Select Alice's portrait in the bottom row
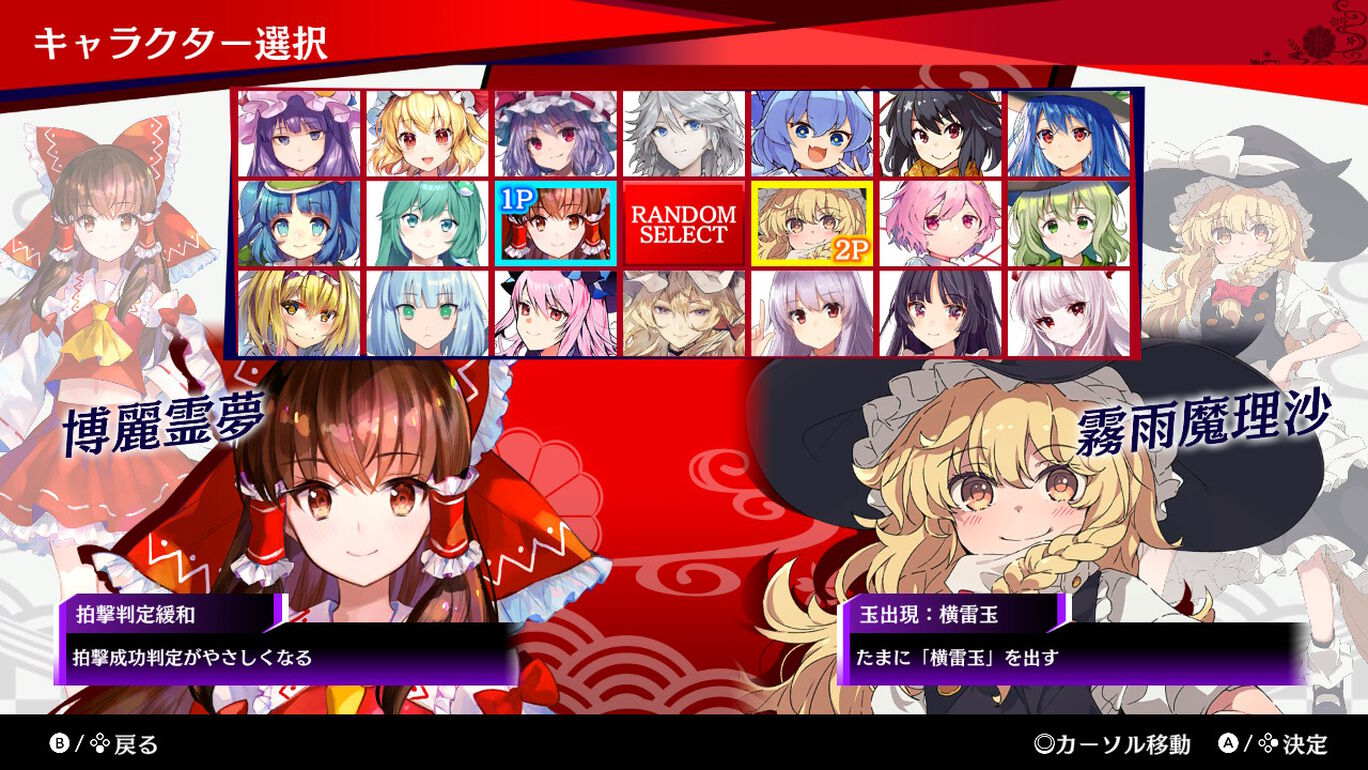This screenshot has height=770, width=1368. [x=295, y=310]
